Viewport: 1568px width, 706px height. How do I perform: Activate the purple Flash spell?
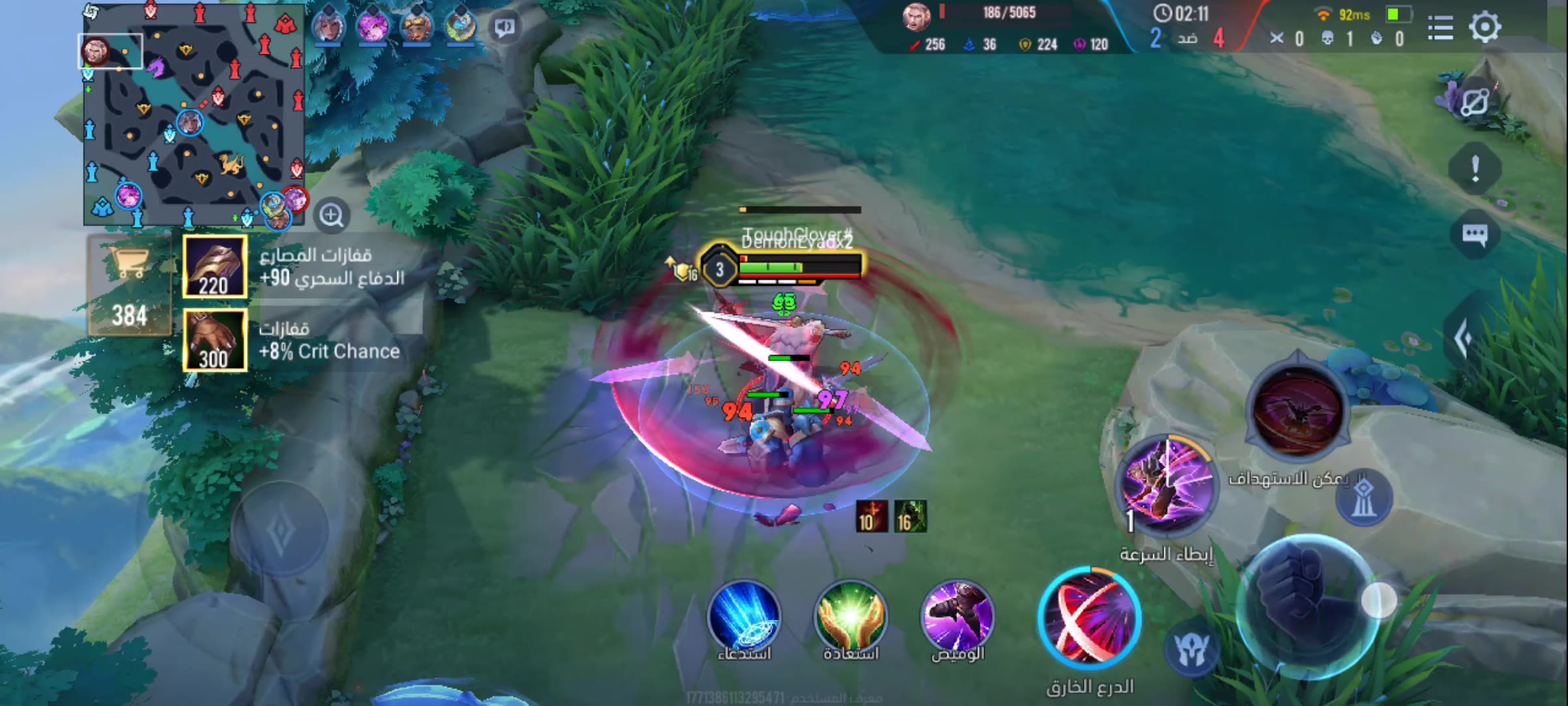pyautogui.click(x=957, y=617)
